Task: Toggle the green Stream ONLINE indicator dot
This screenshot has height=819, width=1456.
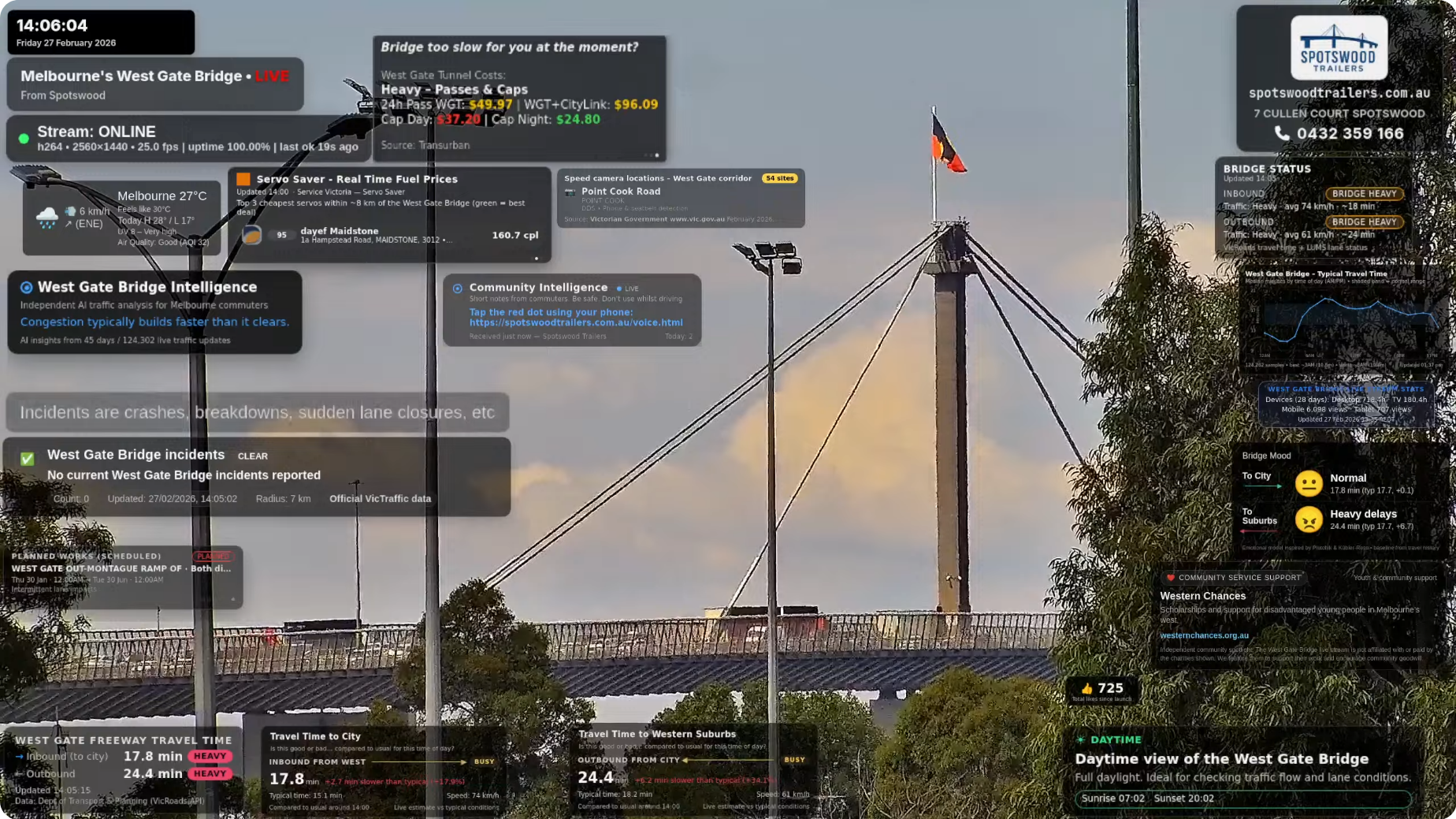Action: (23, 138)
